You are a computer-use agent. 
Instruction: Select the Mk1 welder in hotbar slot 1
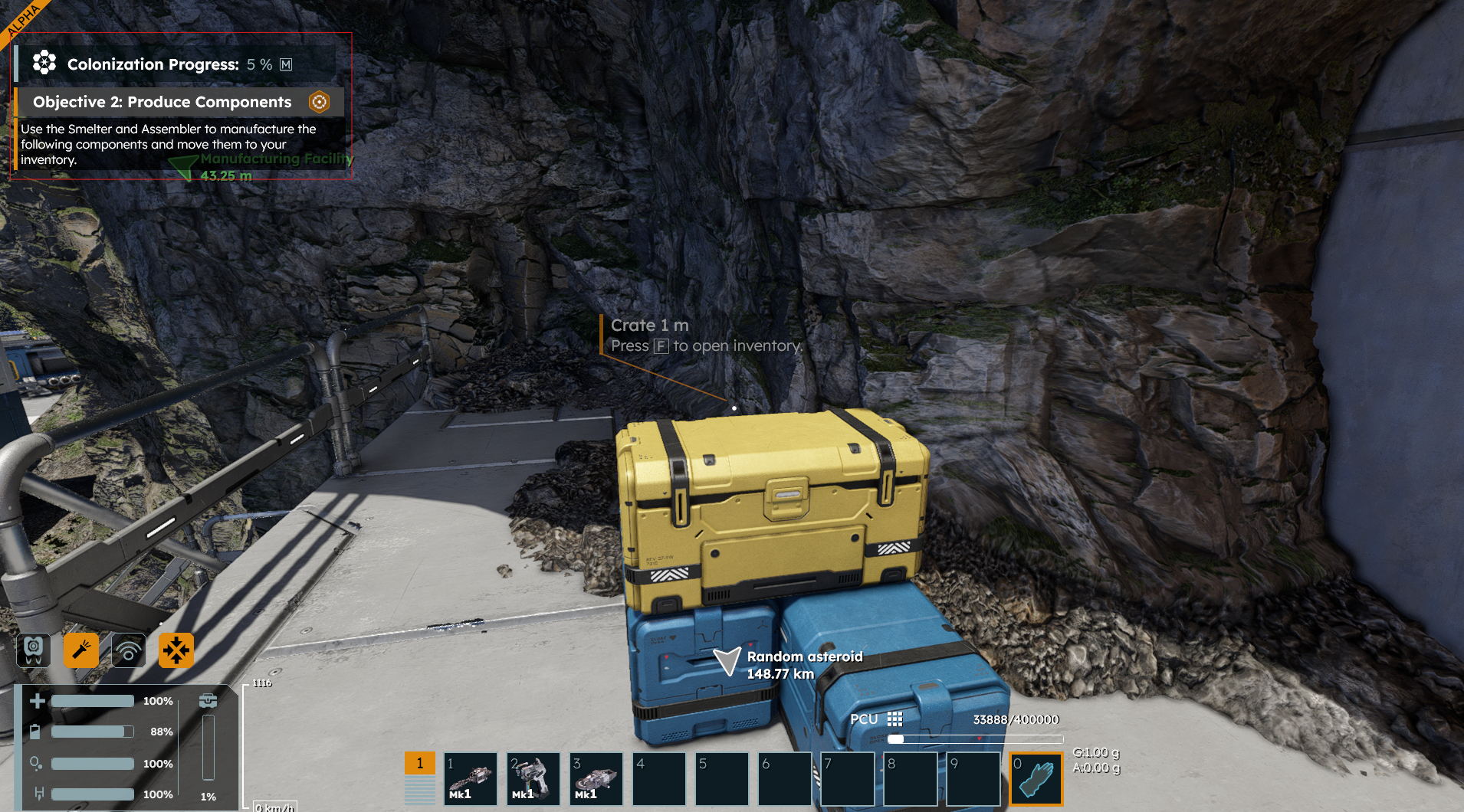tap(471, 779)
